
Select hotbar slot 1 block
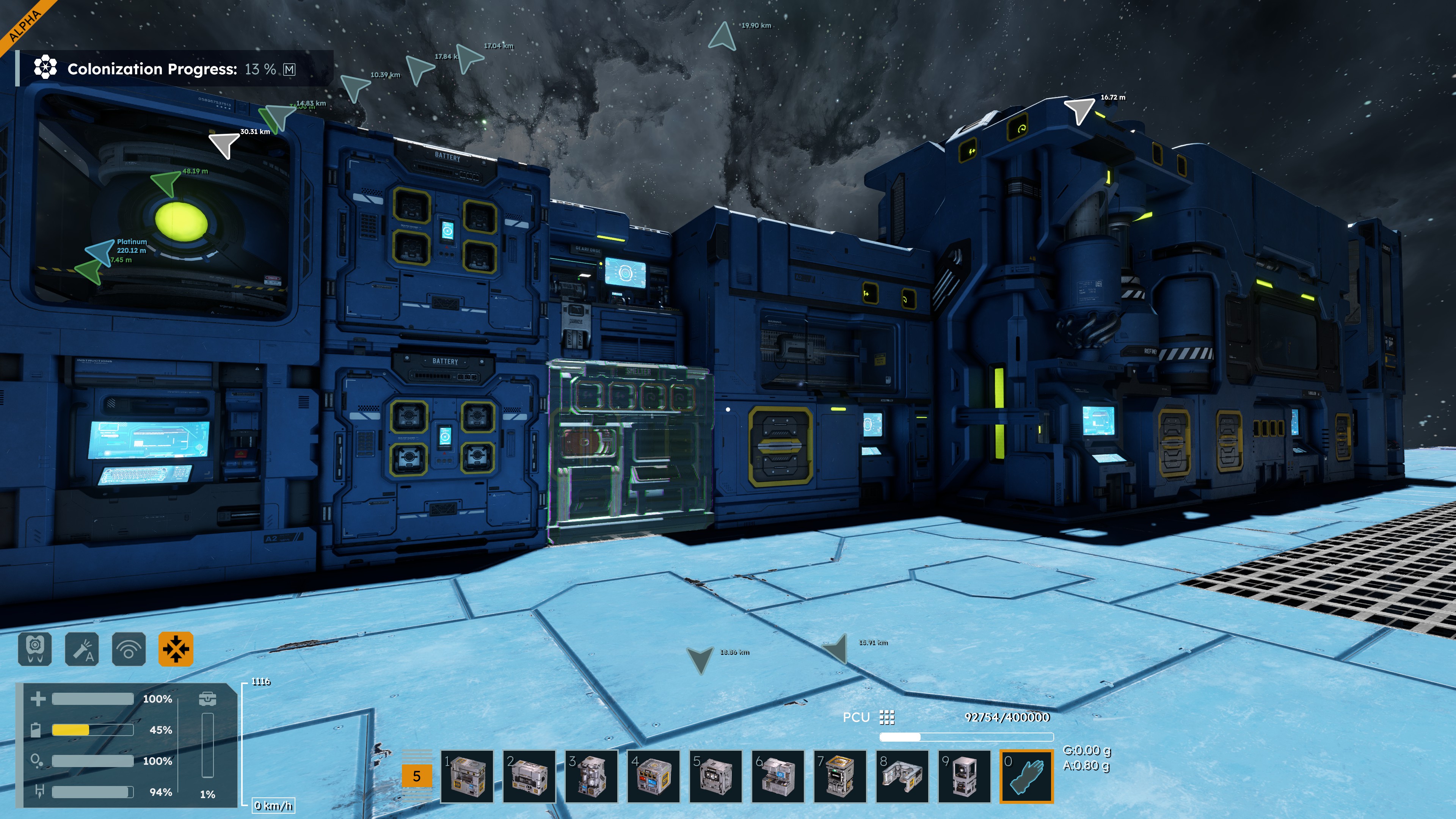click(467, 776)
